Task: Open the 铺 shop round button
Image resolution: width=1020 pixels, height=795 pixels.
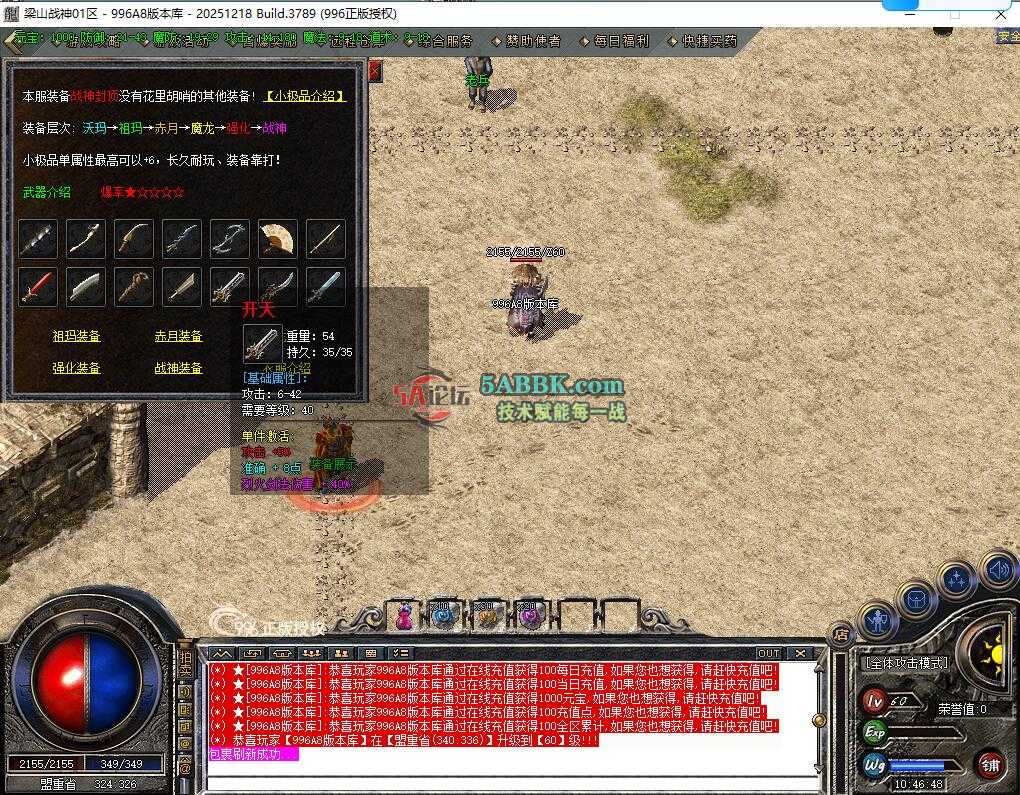Action: (x=991, y=766)
